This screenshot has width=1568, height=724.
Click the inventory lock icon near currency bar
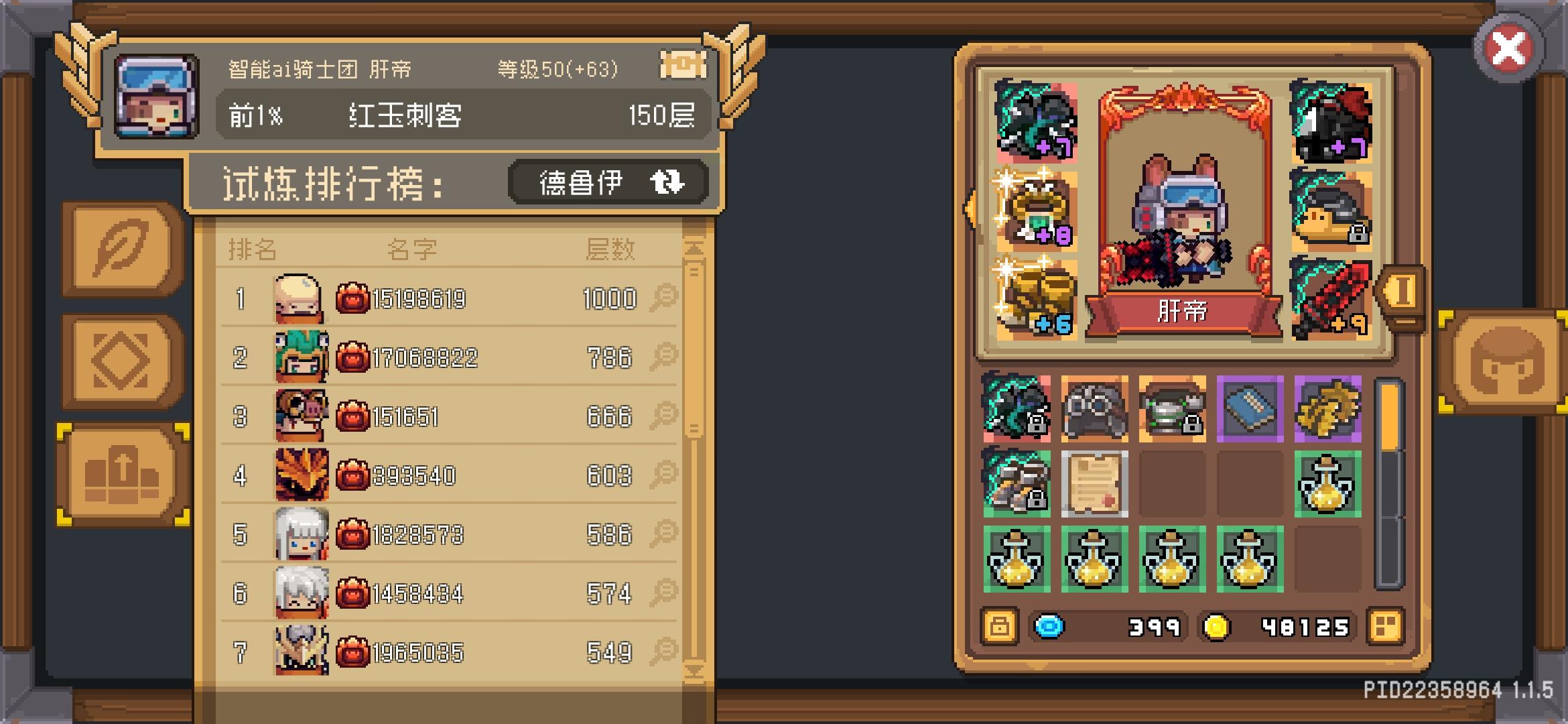click(x=1000, y=627)
